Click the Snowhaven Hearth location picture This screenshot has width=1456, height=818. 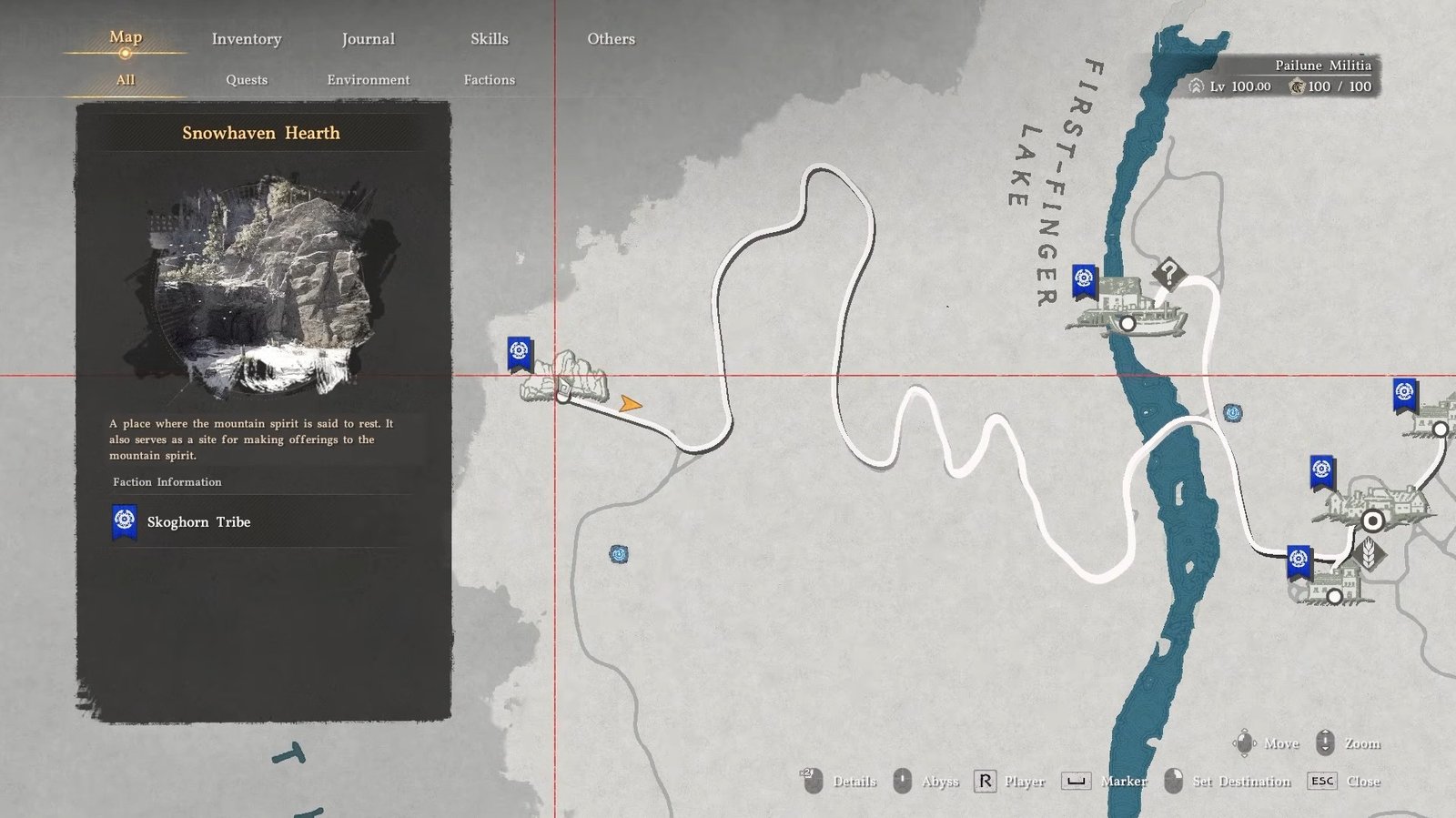coord(263,286)
